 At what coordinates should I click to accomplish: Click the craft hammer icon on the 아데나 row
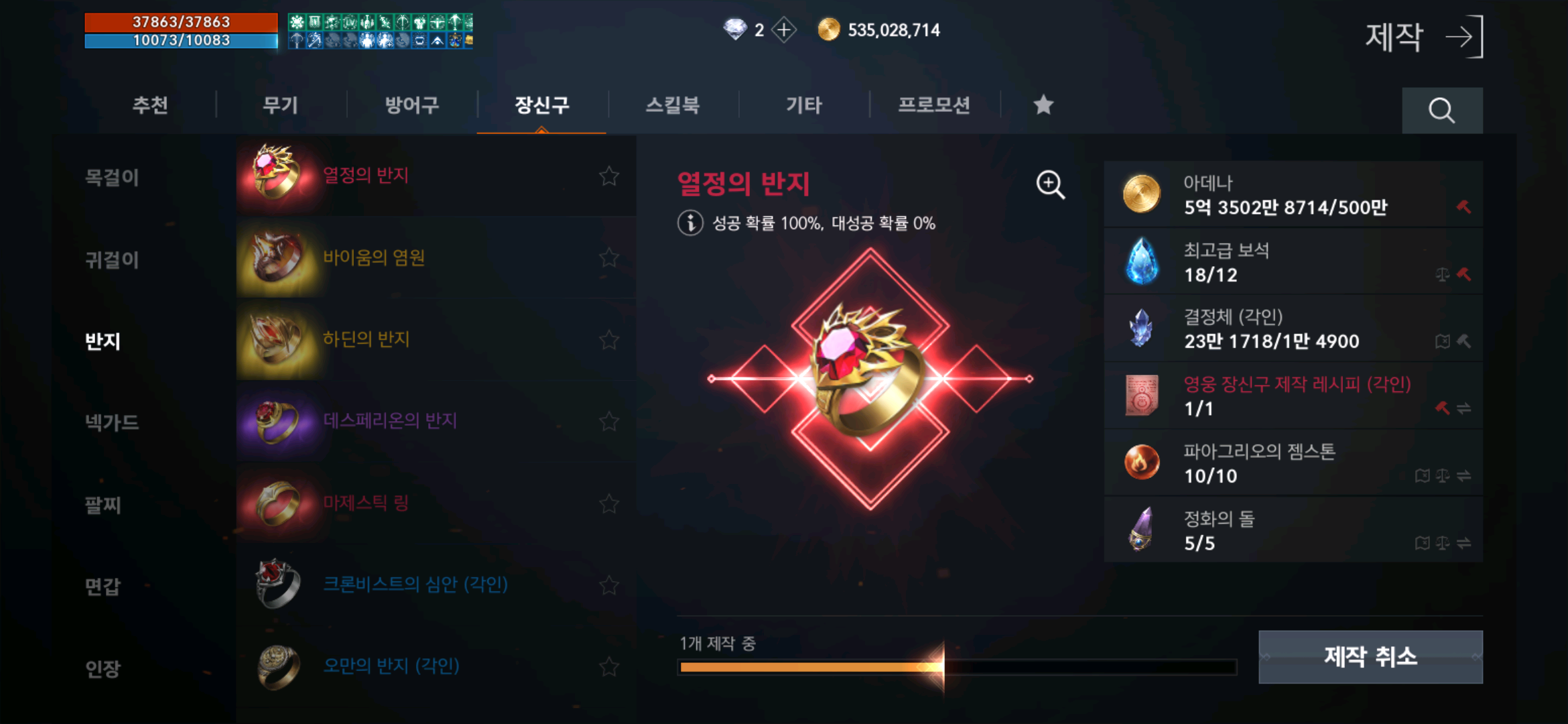[1462, 206]
